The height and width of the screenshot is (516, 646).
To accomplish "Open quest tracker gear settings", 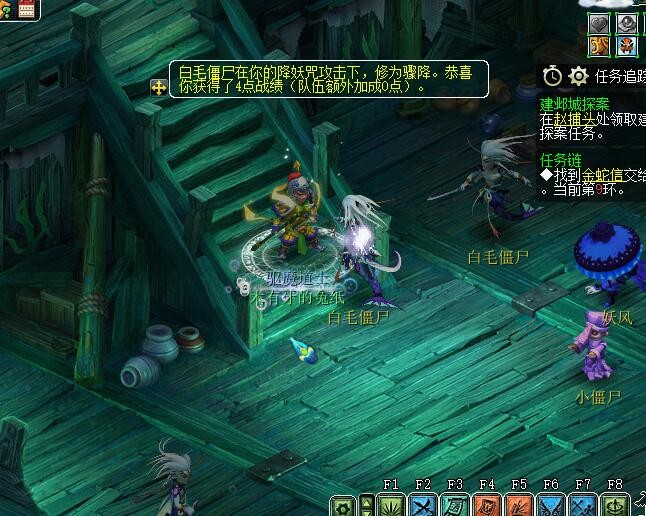I will [x=578, y=76].
